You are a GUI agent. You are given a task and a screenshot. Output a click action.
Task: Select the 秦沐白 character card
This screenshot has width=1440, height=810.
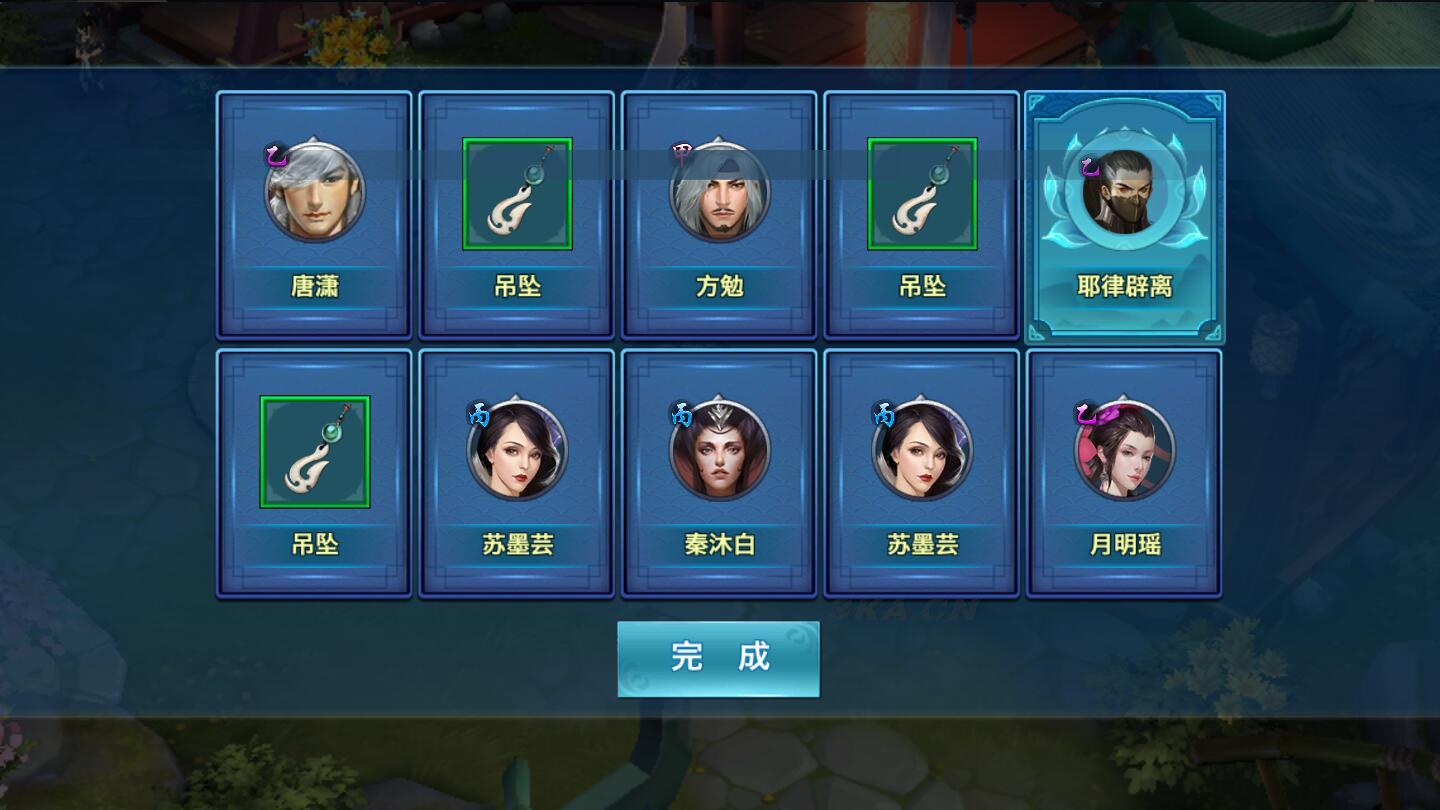click(719, 473)
